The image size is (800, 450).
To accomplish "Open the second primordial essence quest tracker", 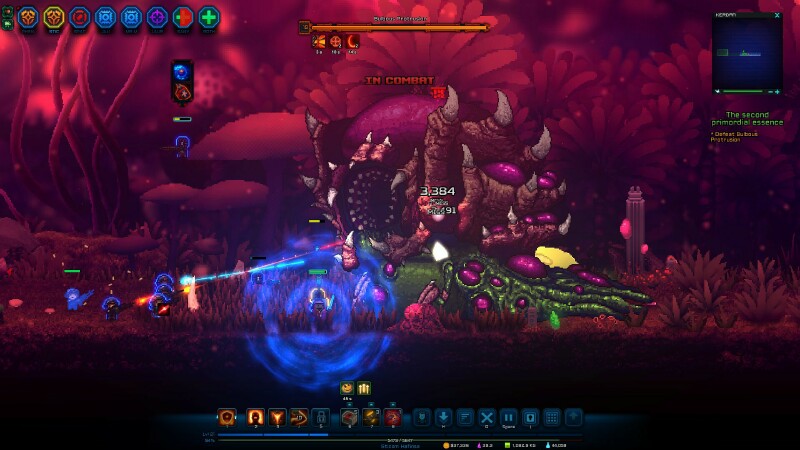I will click(746, 119).
